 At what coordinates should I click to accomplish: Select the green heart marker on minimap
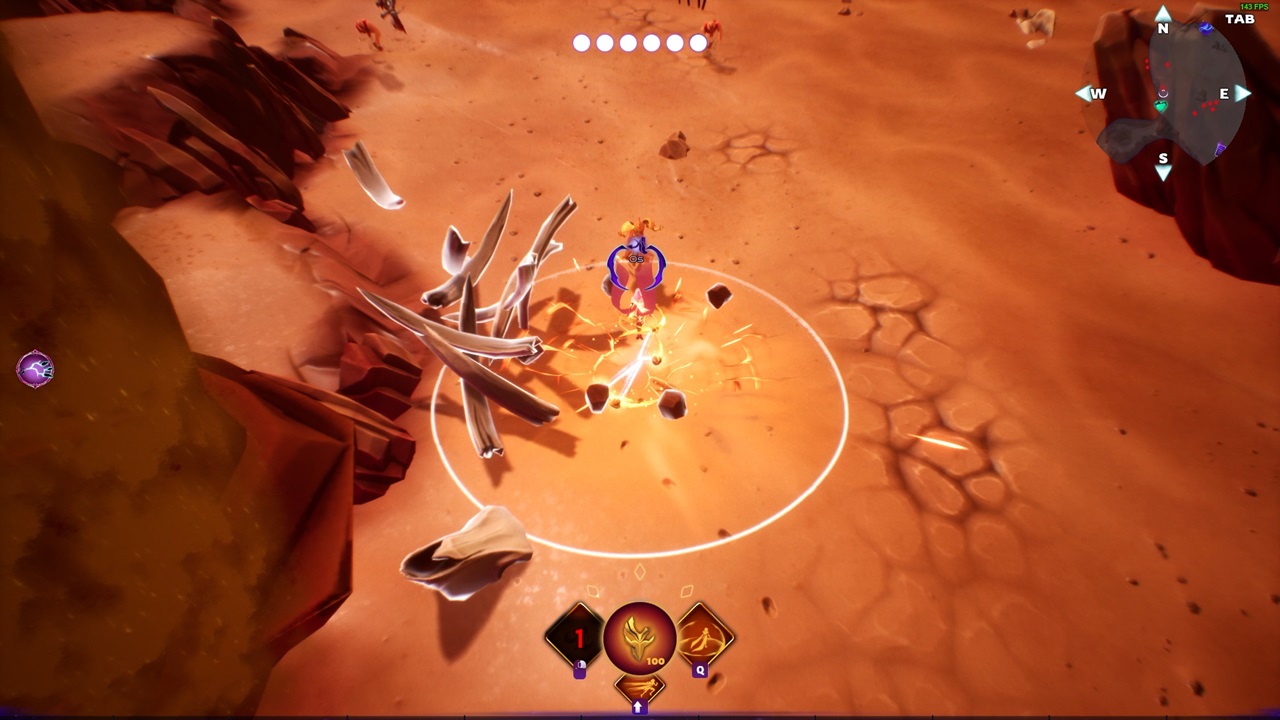pos(1162,106)
